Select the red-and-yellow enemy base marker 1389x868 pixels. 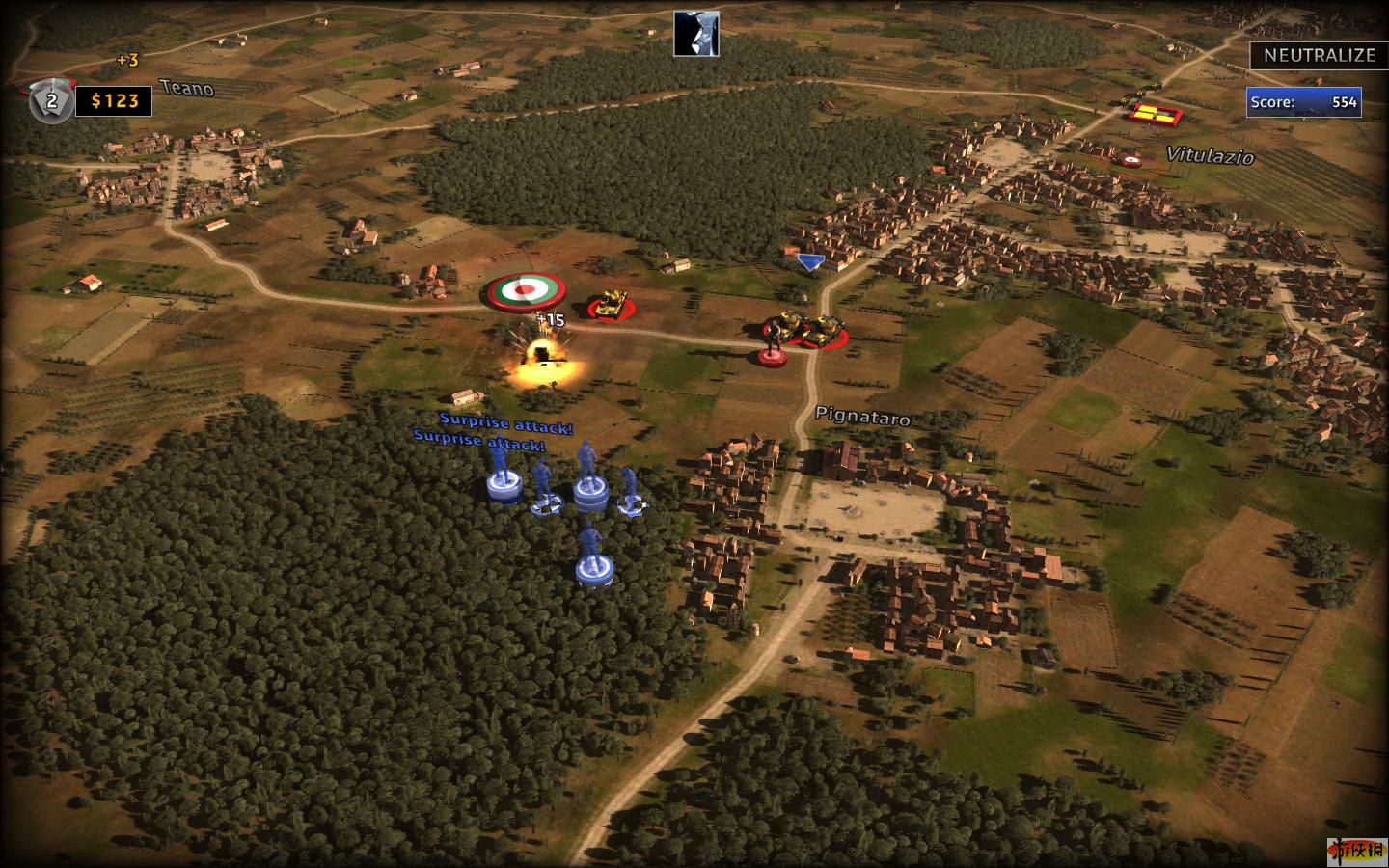[1155, 113]
